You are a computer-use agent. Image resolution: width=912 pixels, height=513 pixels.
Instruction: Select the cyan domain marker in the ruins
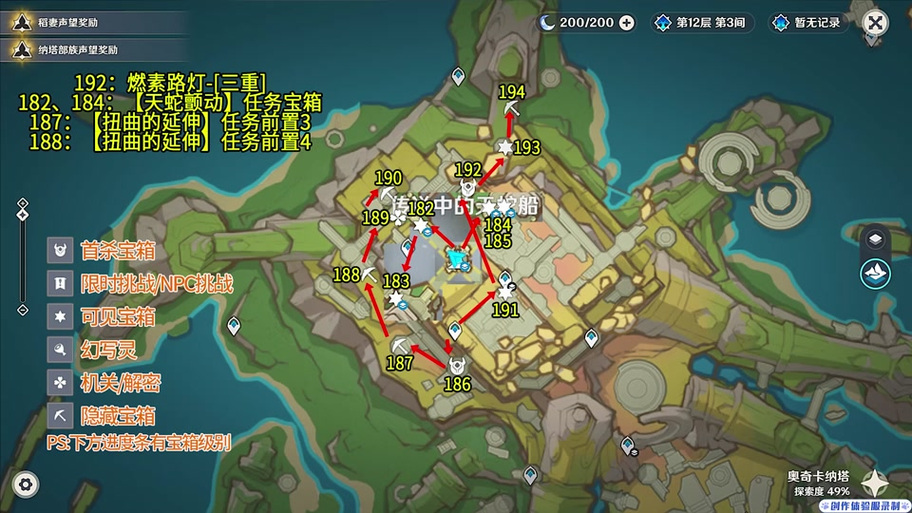click(457, 260)
